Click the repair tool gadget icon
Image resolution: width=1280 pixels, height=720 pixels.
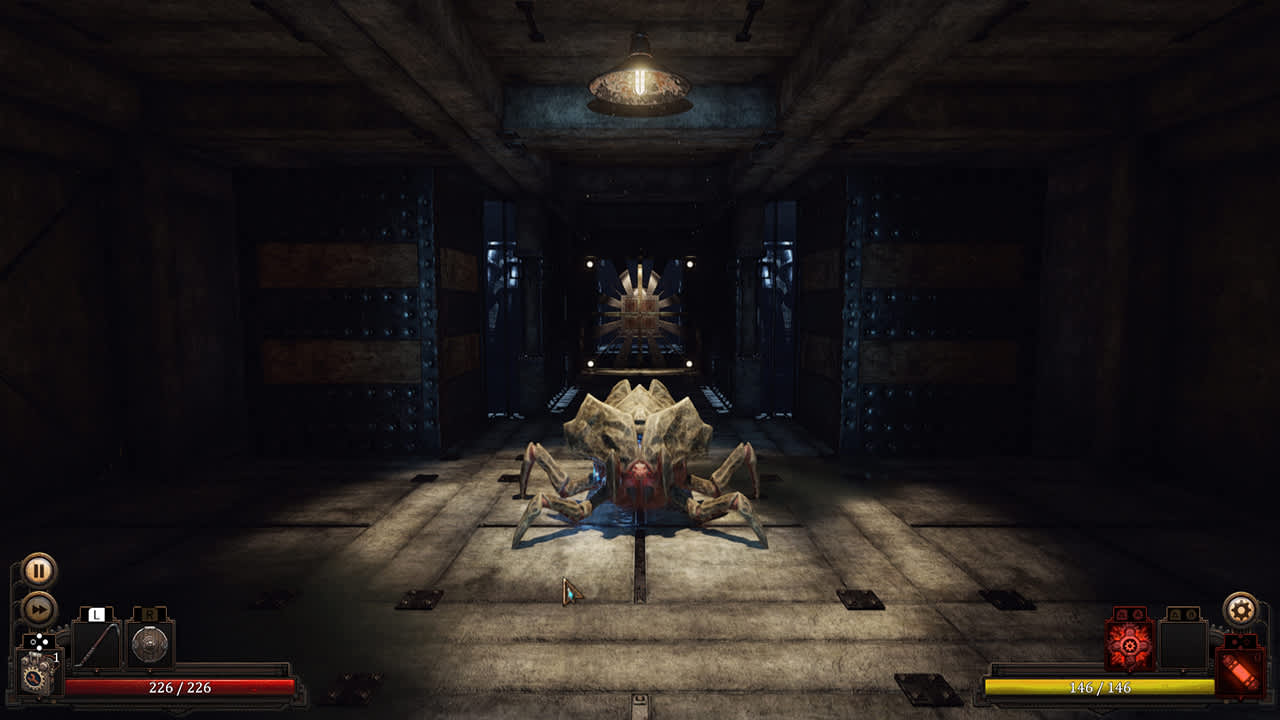(35, 675)
